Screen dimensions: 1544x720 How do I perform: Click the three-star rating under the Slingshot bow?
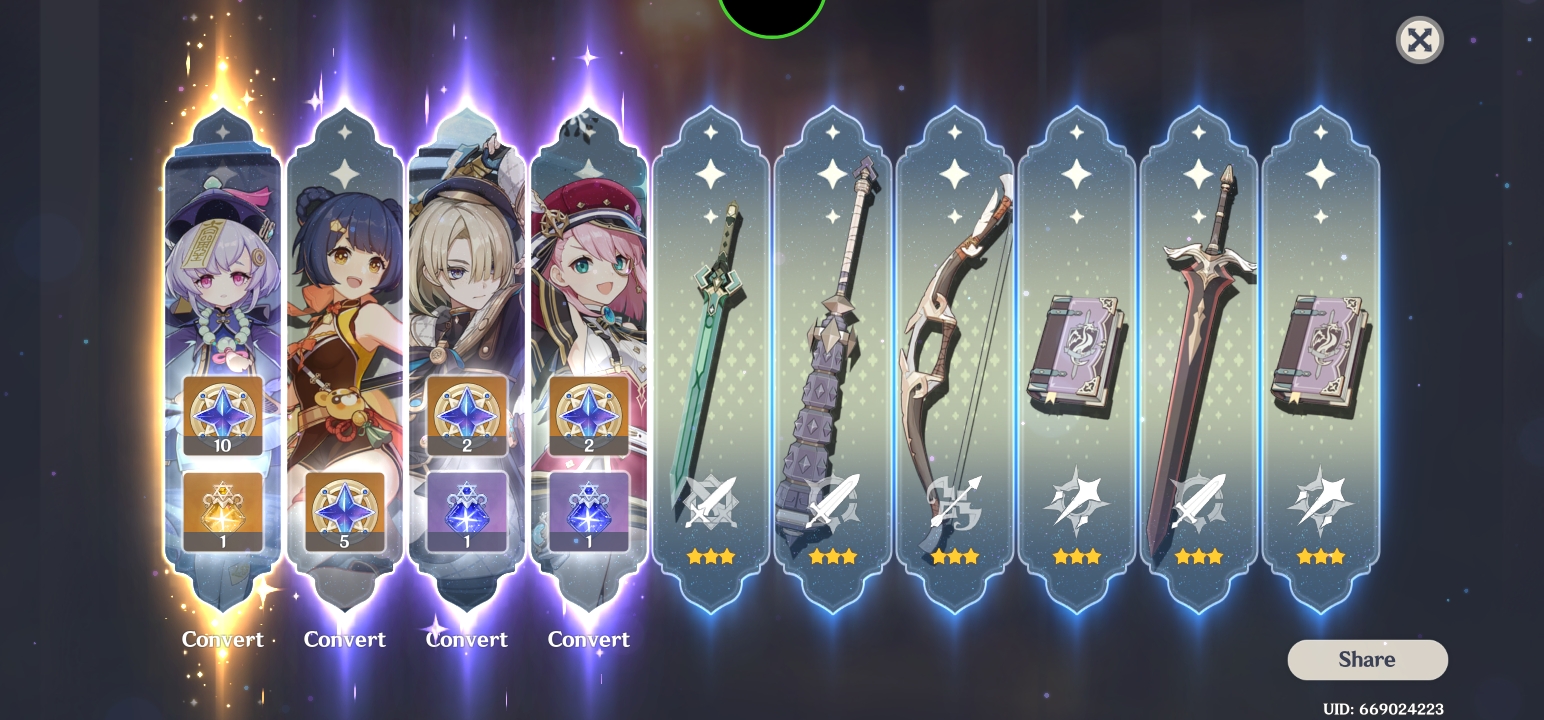955,556
